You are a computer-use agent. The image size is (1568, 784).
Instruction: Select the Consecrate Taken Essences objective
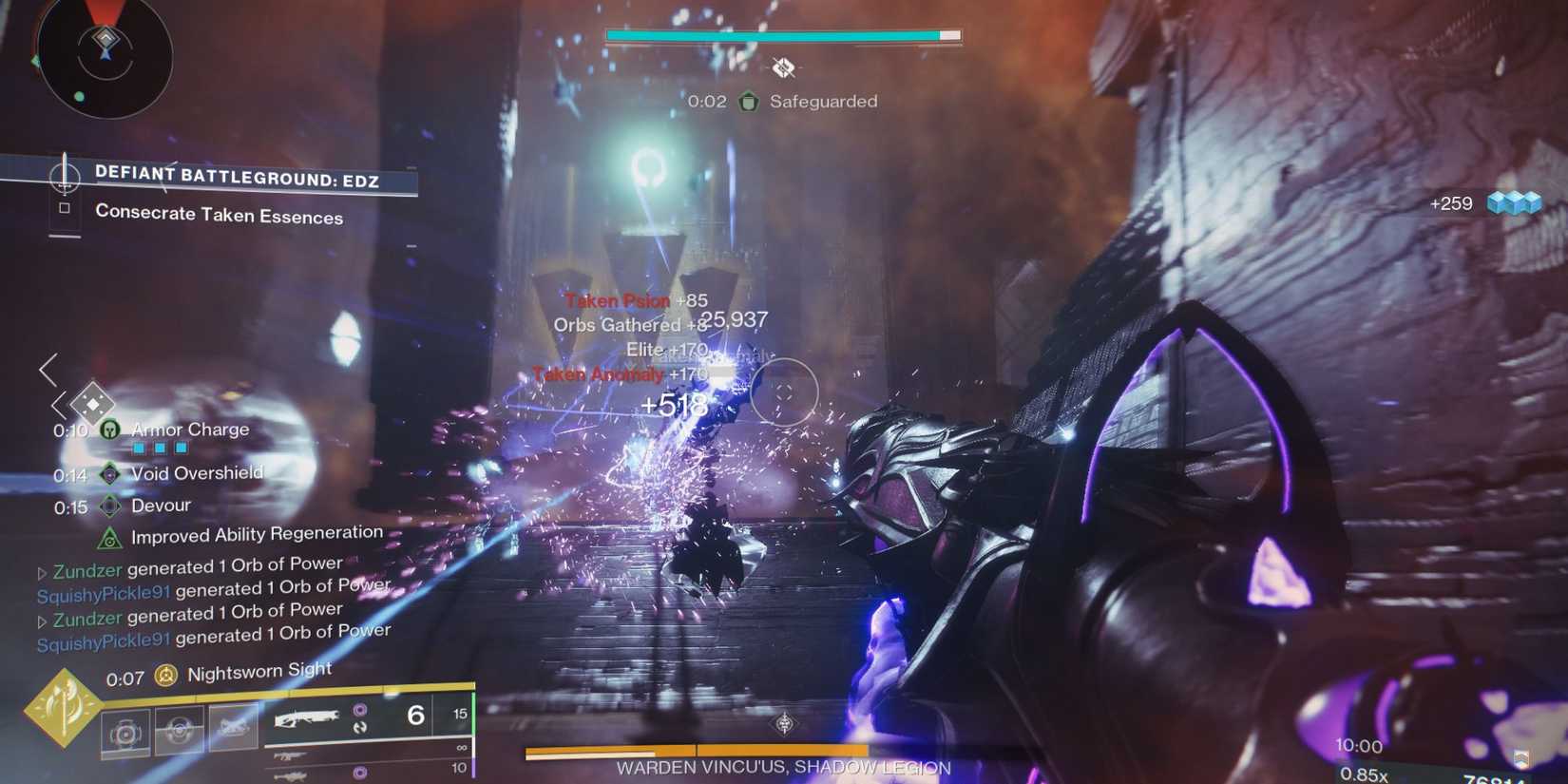pos(218,216)
